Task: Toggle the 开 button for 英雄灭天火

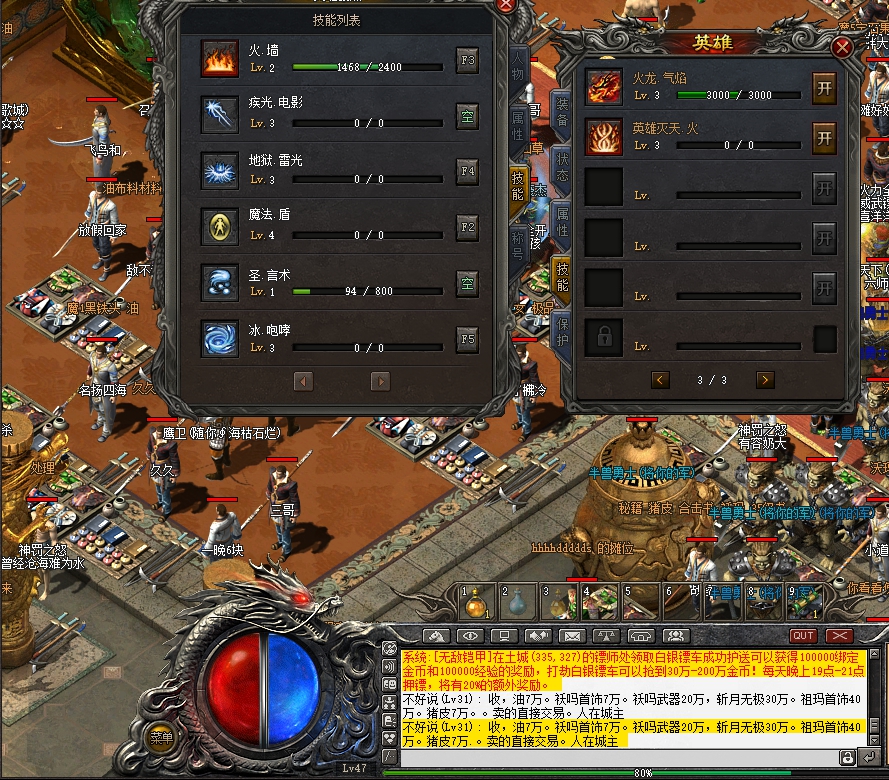Action: [824, 136]
